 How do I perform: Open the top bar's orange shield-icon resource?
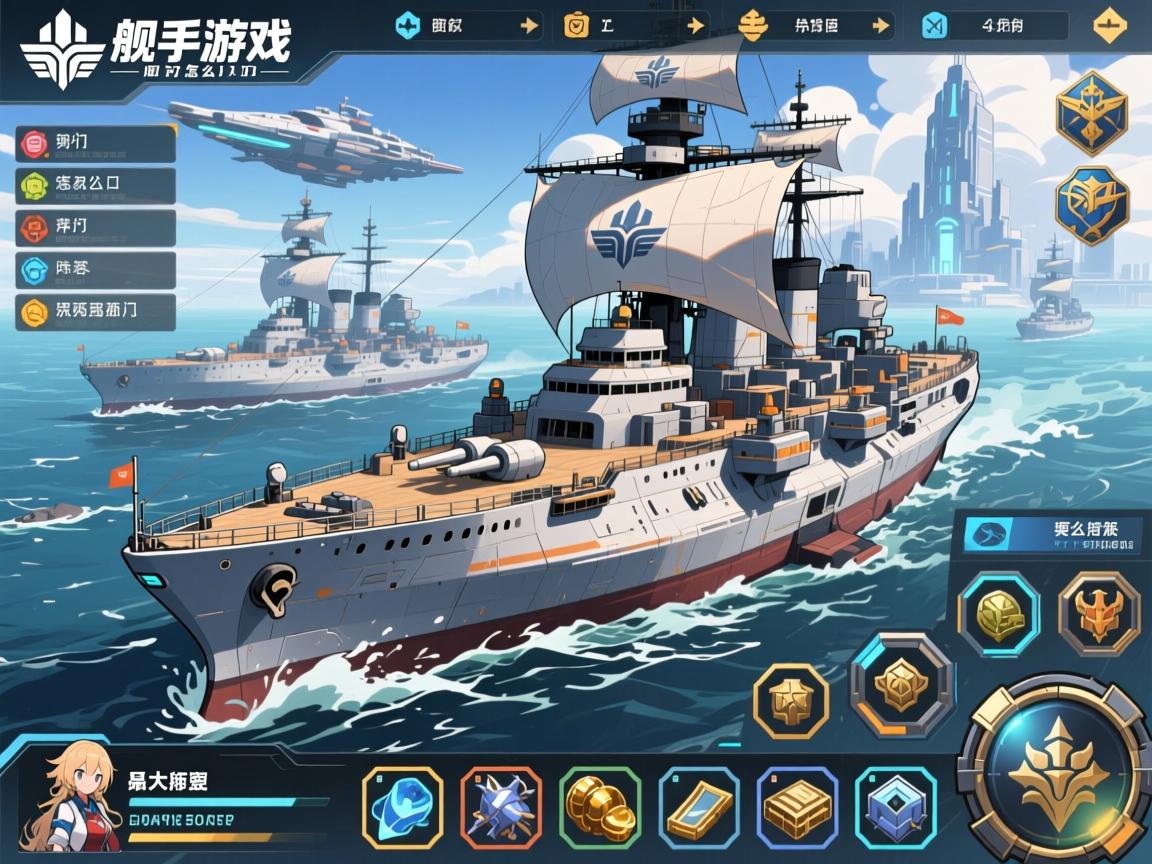click(x=632, y=26)
